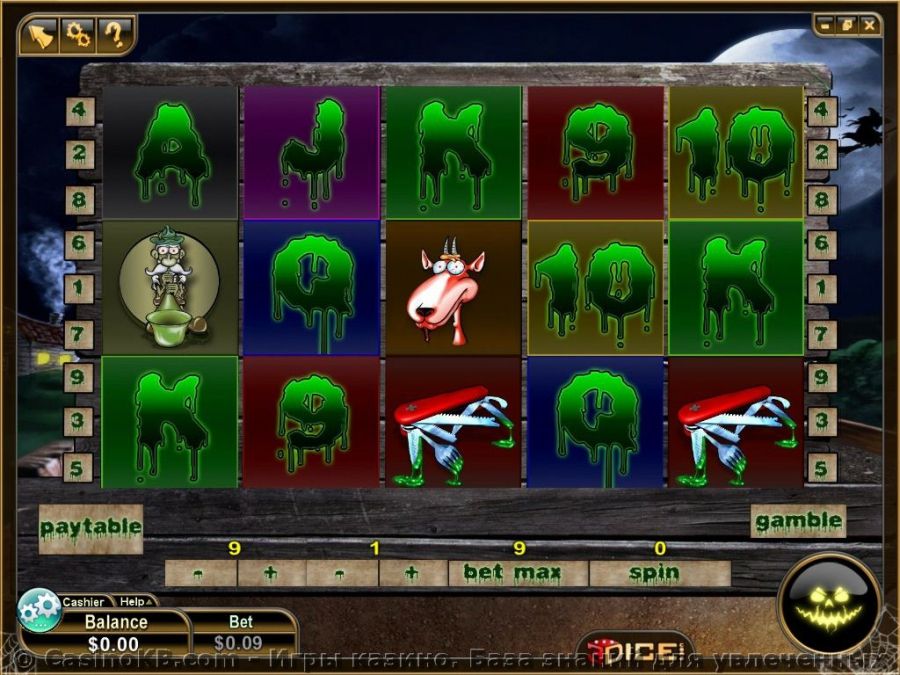This screenshot has width=900, height=675.
Task: Open the question mark help icon
Action: [115, 35]
